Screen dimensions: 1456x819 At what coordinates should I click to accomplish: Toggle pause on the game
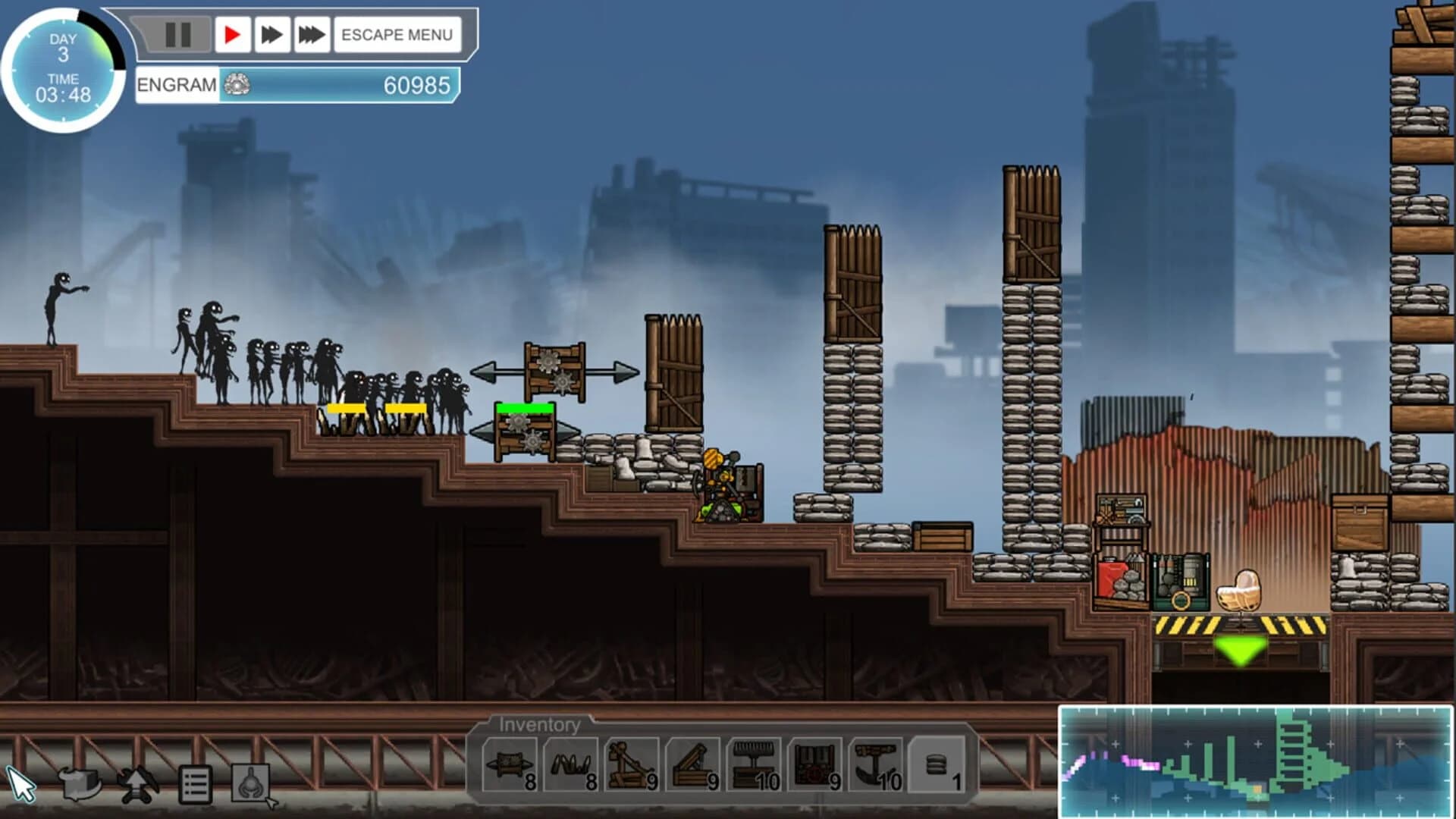tap(176, 33)
